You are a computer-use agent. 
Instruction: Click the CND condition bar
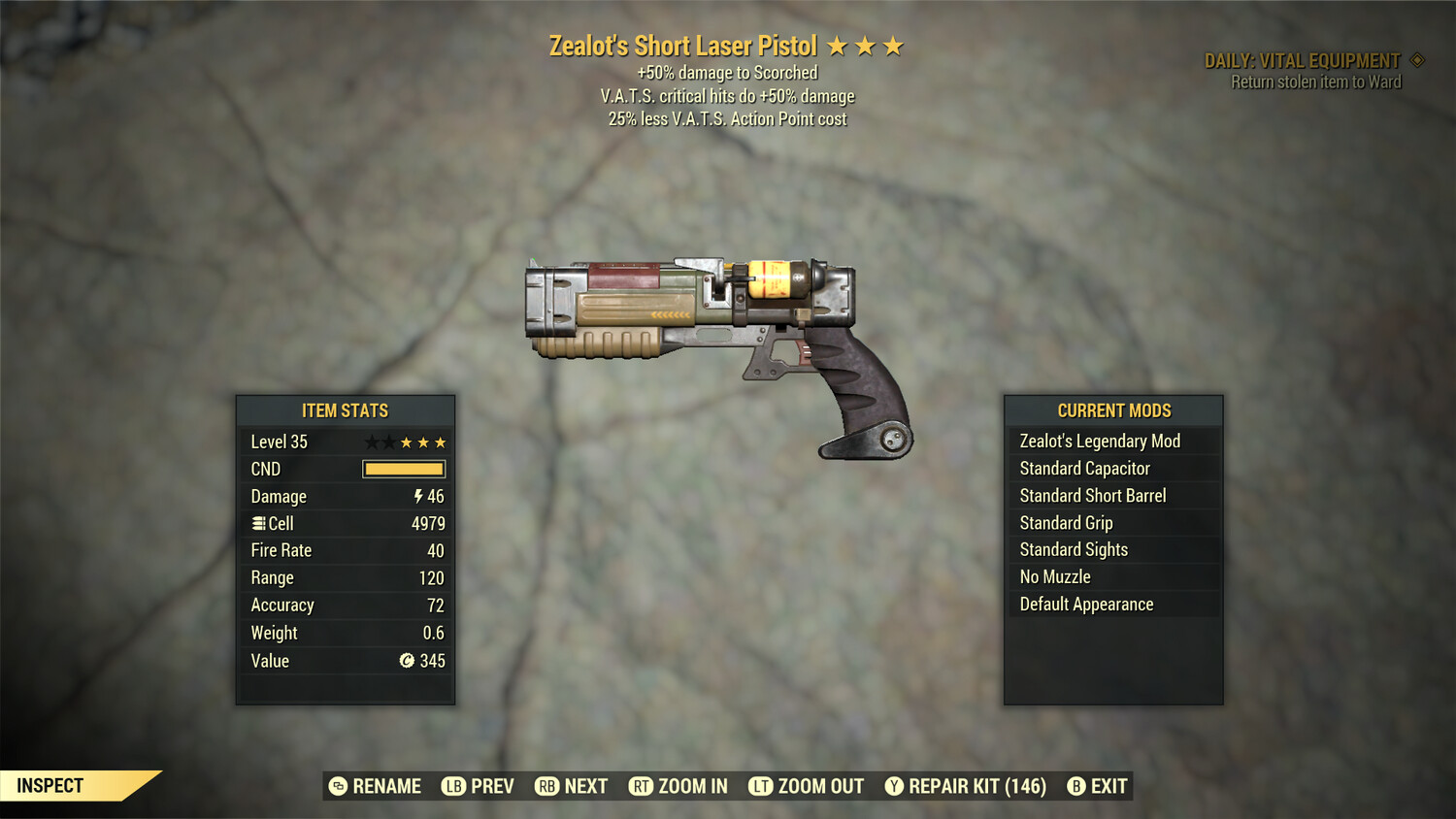(403, 469)
